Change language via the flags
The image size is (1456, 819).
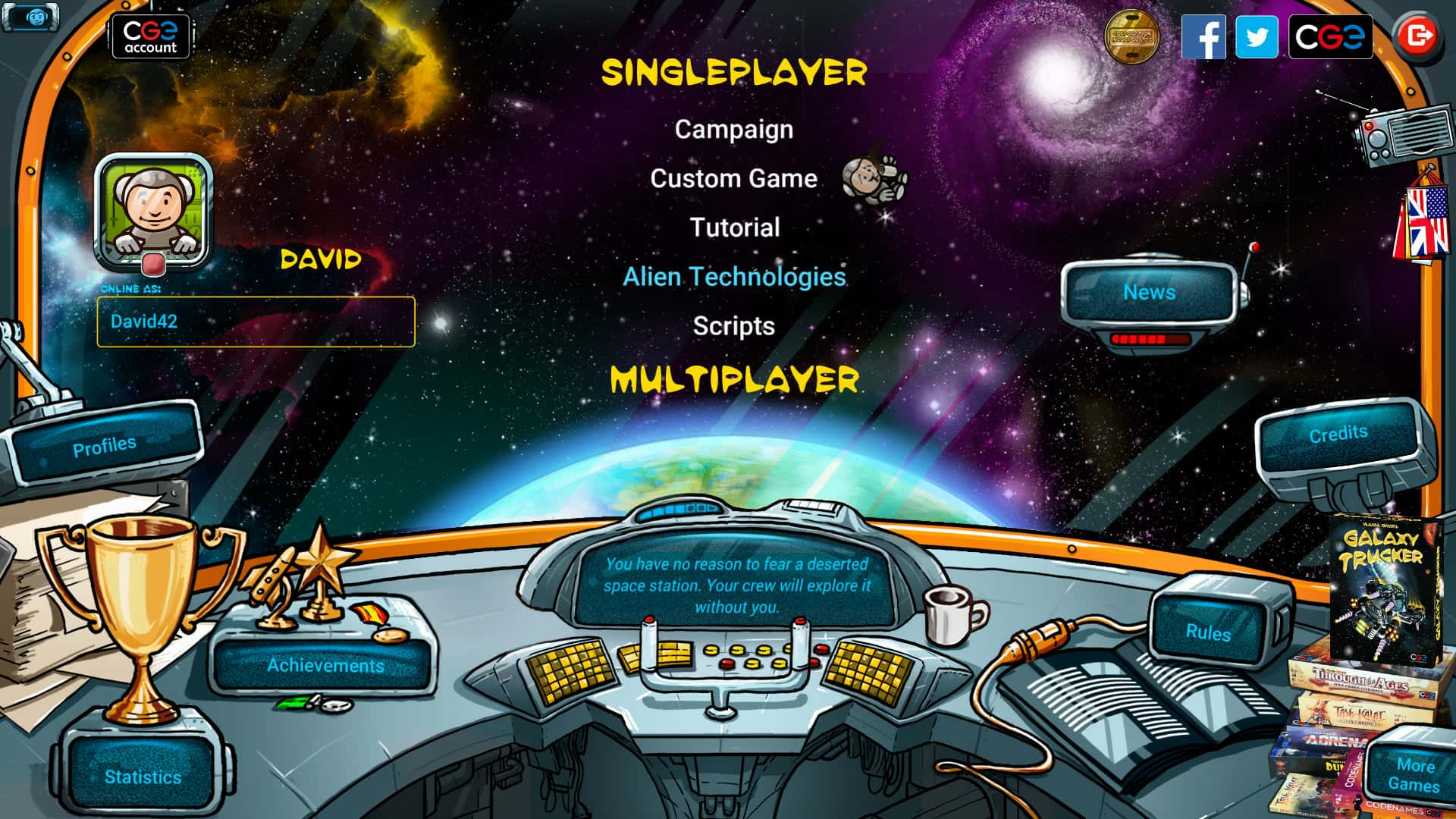pyautogui.click(x=1421, y=220)
